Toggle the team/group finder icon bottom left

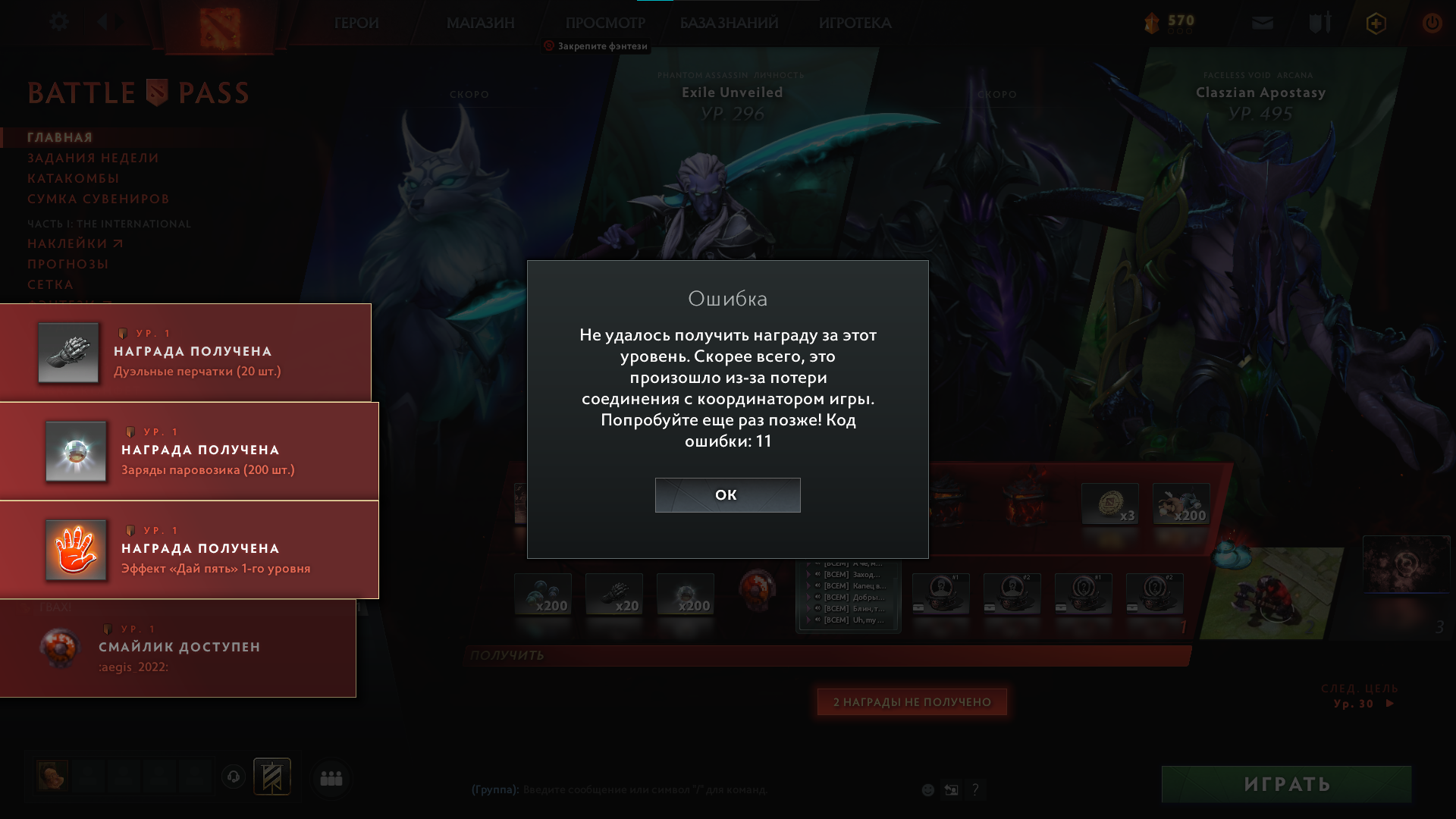point(331,777)
